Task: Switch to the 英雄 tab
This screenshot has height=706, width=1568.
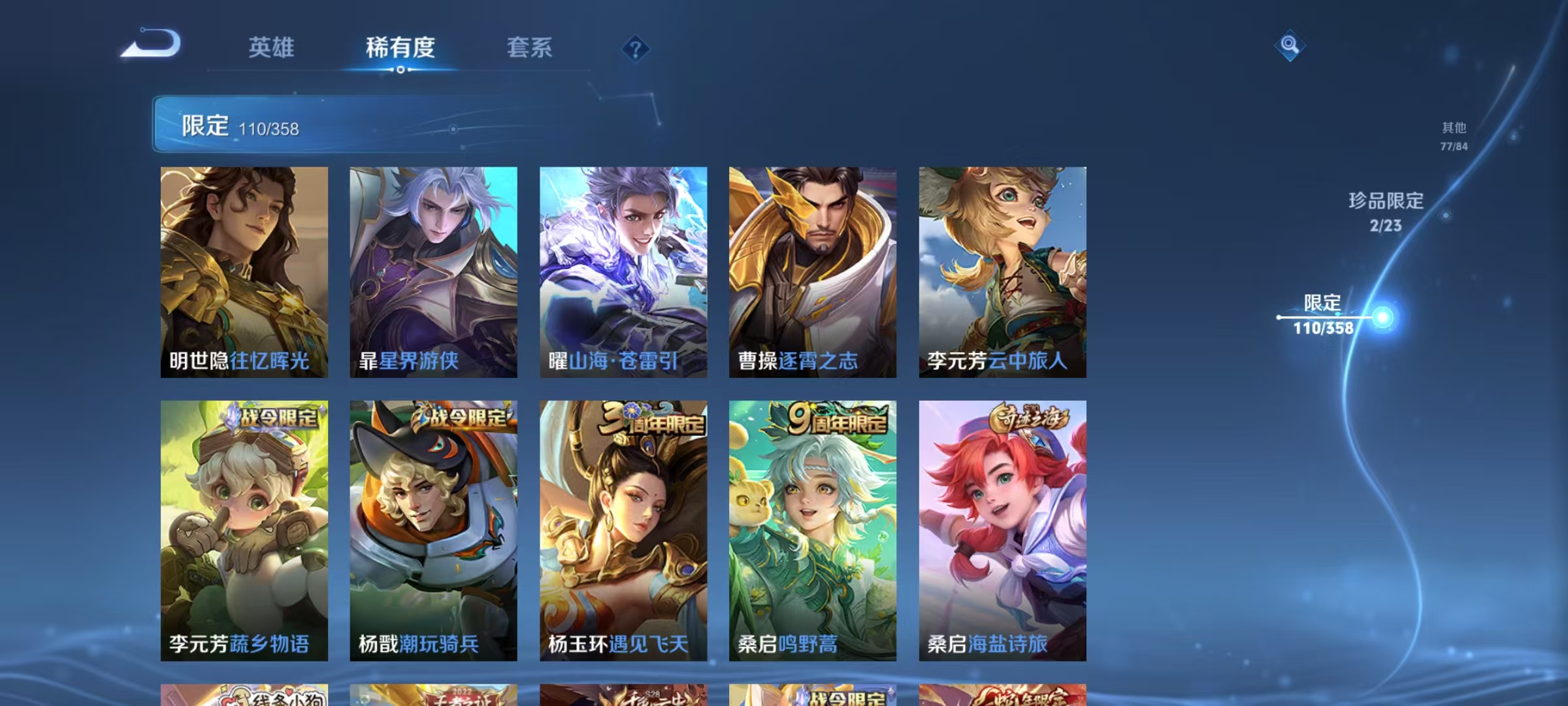Action: point(272,48)
